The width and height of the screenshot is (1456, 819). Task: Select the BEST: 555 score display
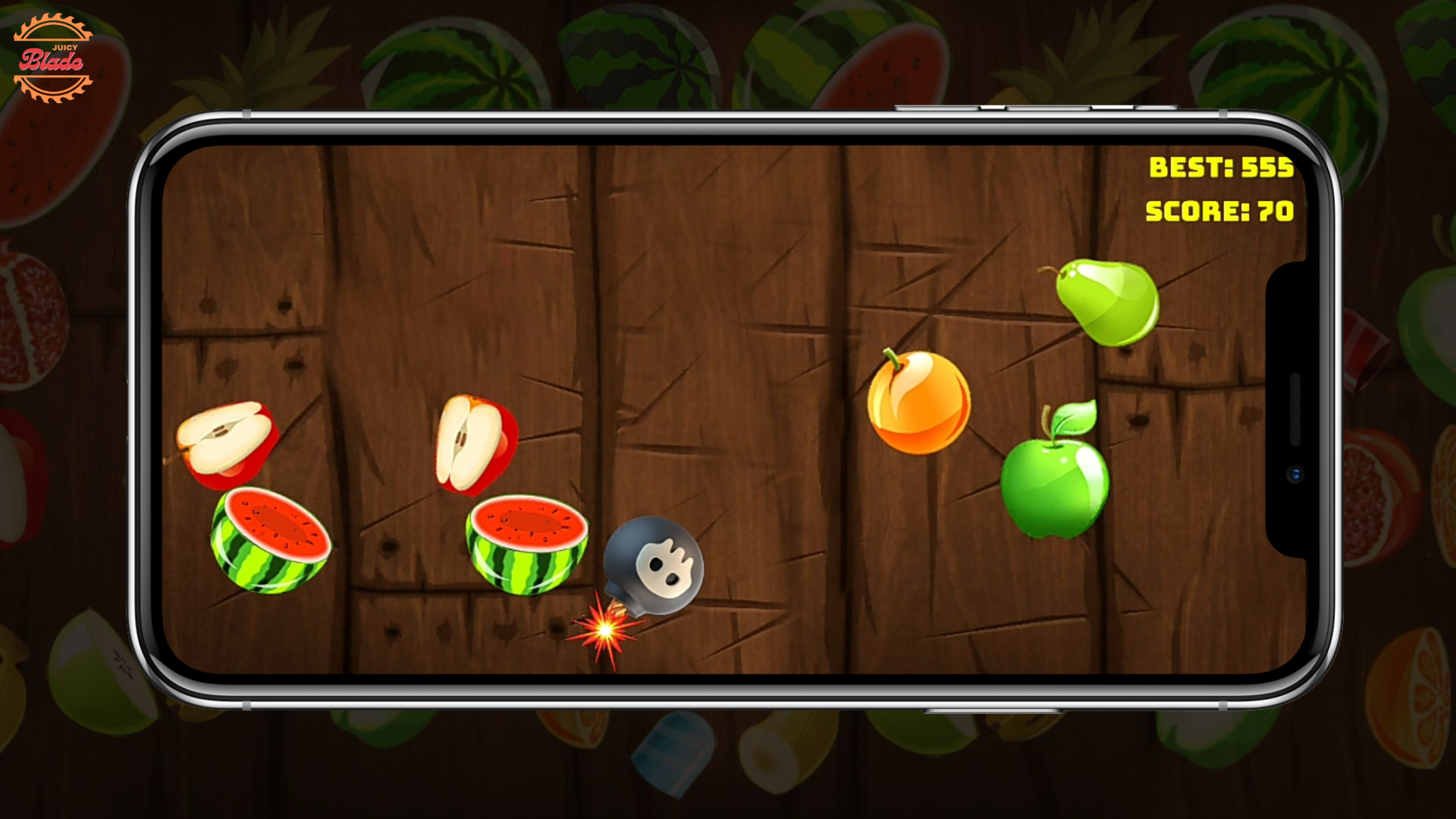click(x=1221, y=167)
